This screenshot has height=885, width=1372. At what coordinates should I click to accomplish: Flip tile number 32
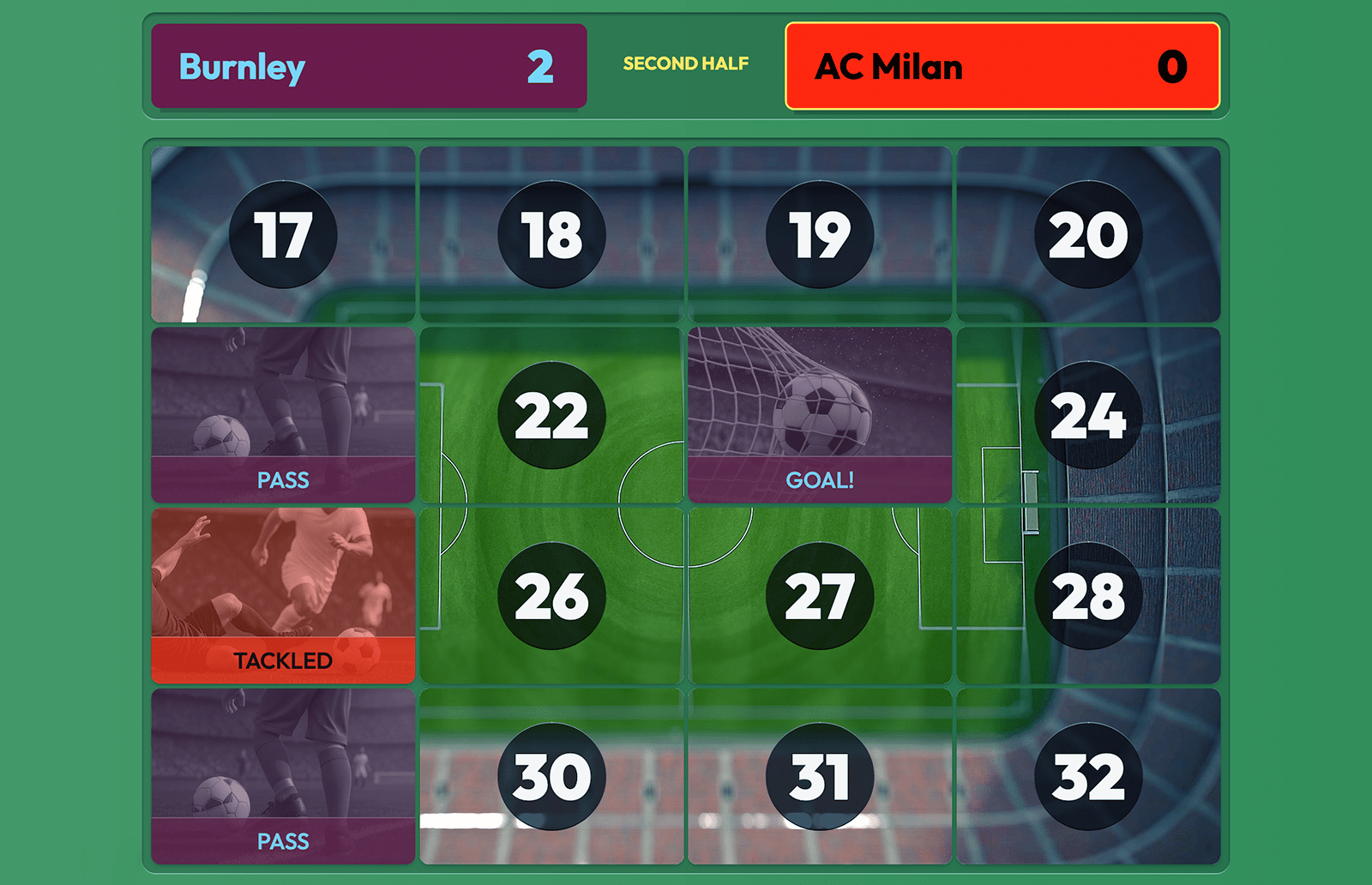(1088, 777)
